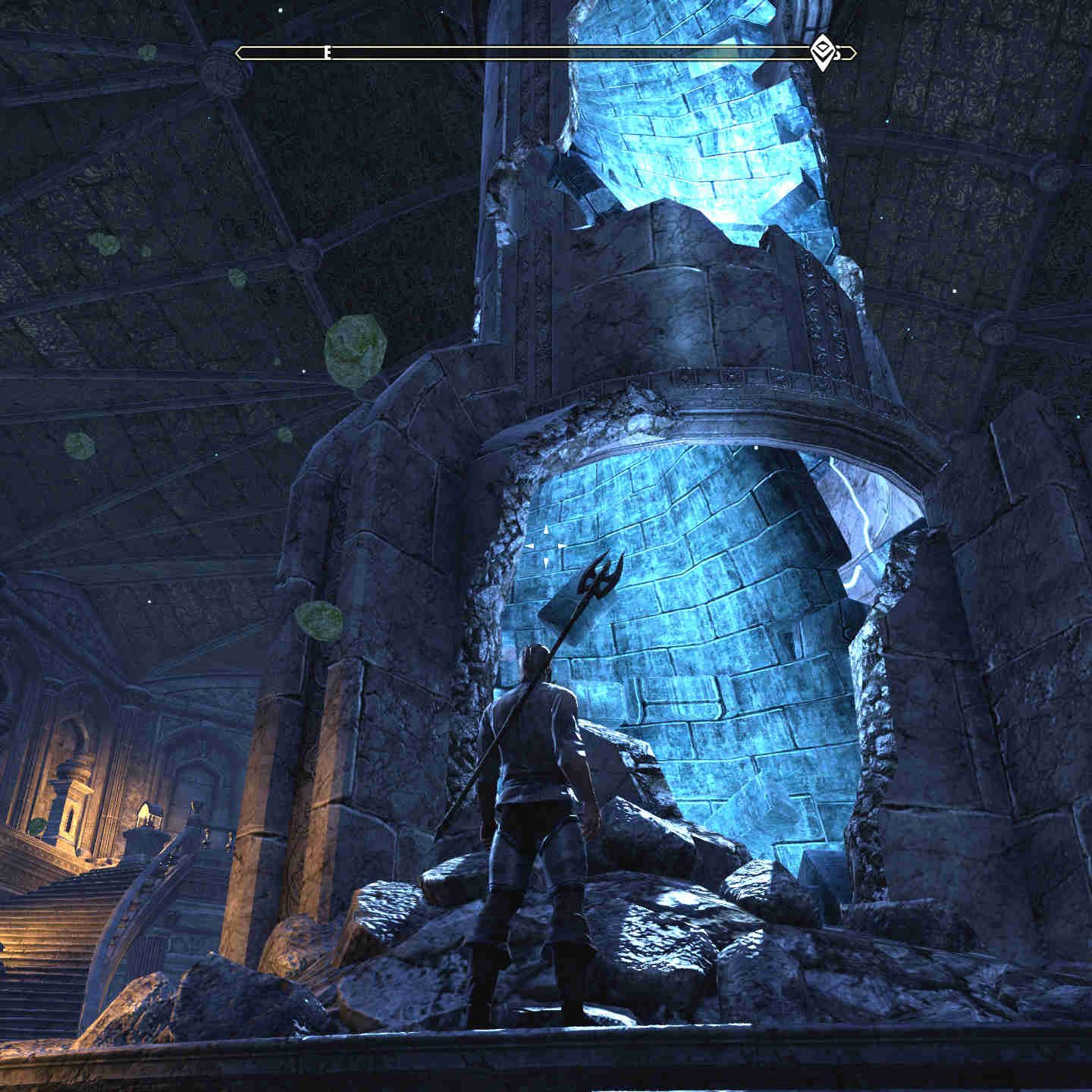The width and height of the screenshot is (1092, 1092).
Task: Select the East marker on the compass bar
Action: tap(327, 53)
